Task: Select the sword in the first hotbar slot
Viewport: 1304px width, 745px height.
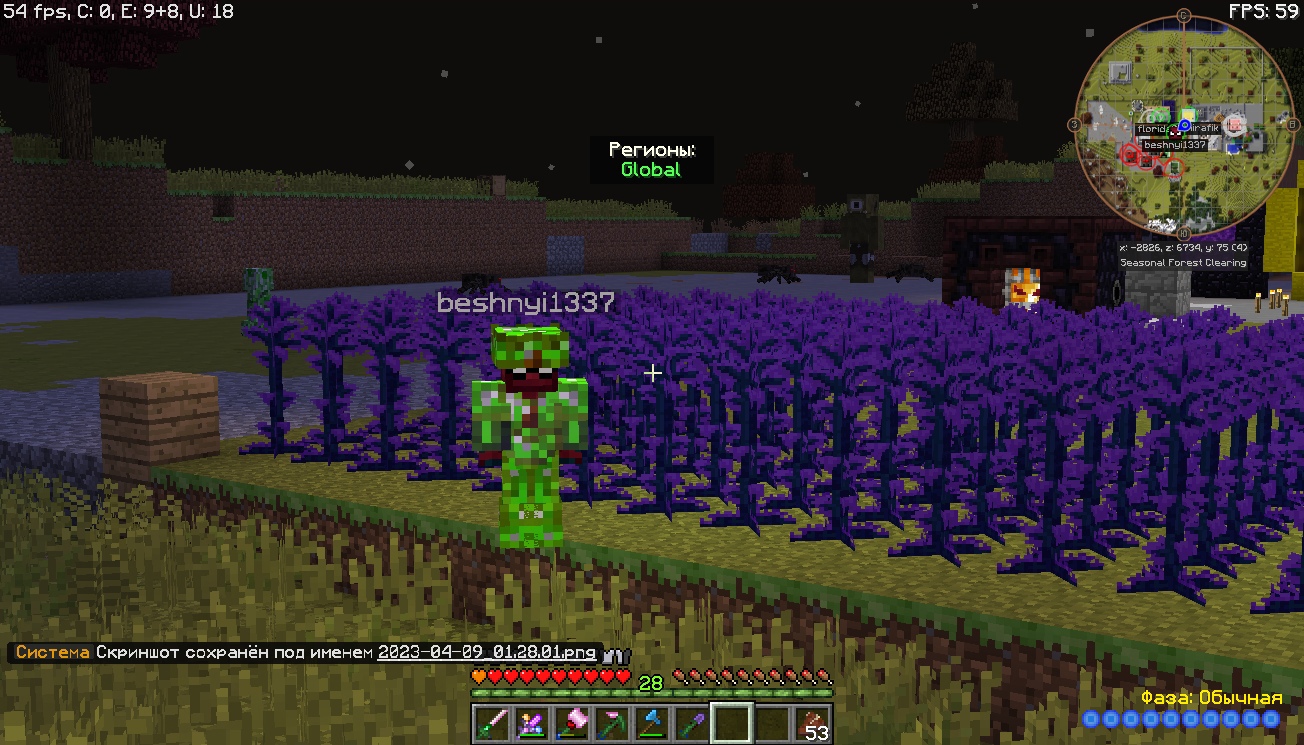Action: (491, 723)
